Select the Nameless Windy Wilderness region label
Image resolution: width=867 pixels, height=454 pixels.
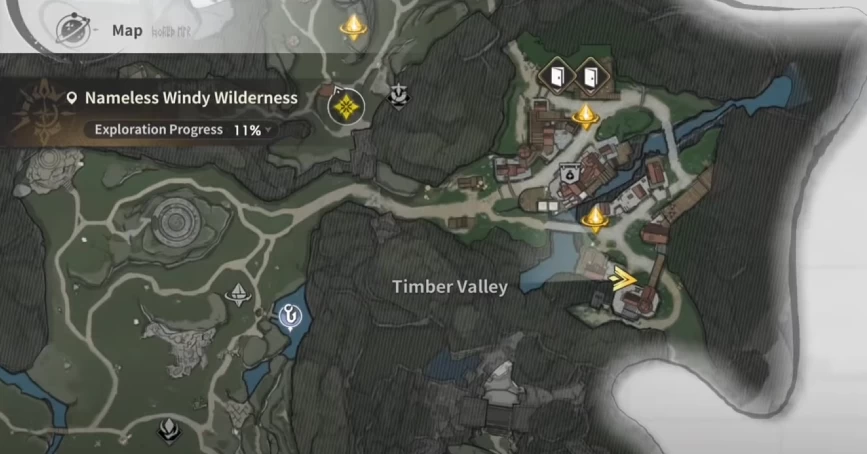coord(191,98)
